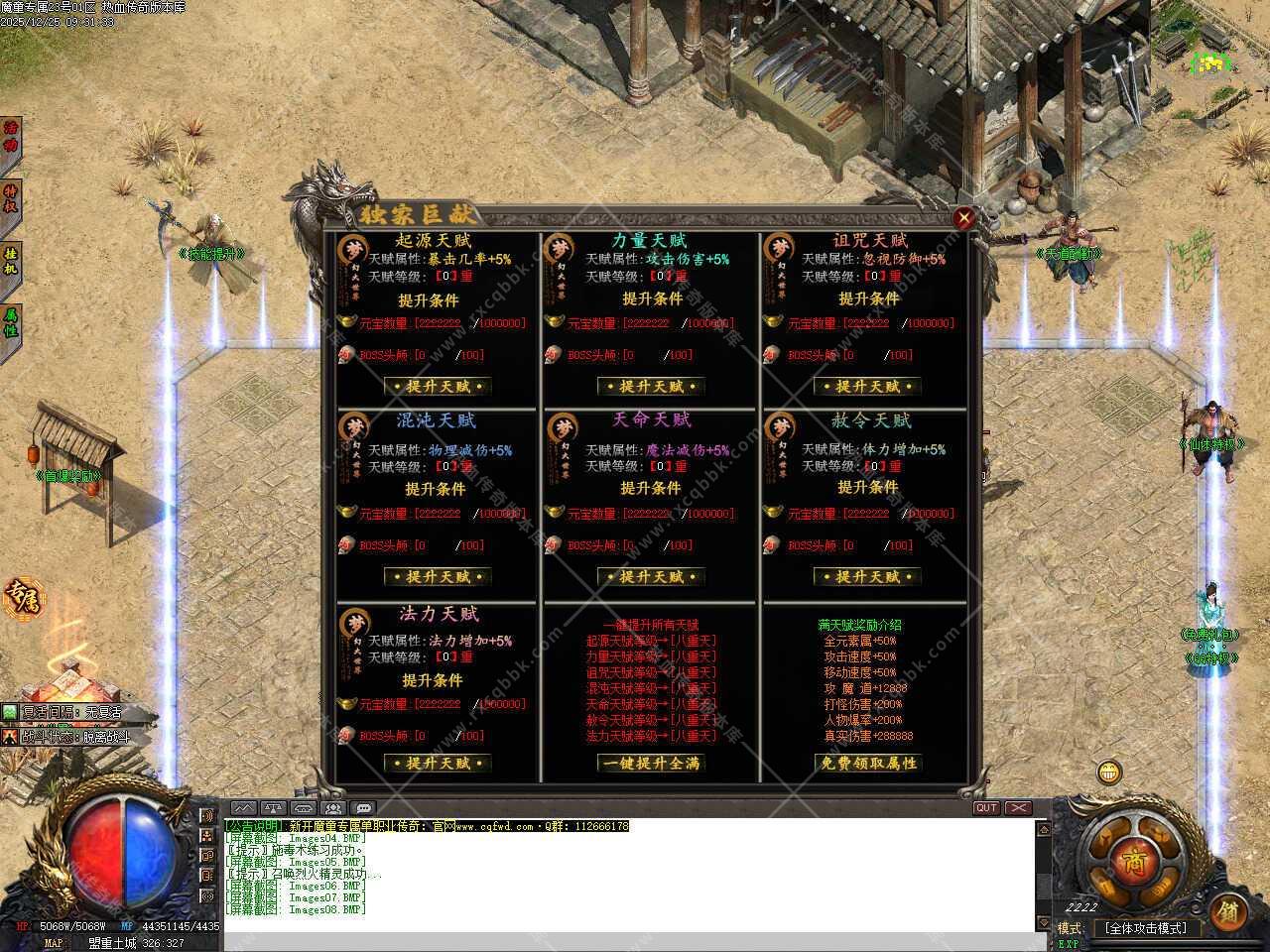Click the 锁 lock orb button
Image resolution: width=1270 pixels, height=952 pixels.
click(1228, 911)
